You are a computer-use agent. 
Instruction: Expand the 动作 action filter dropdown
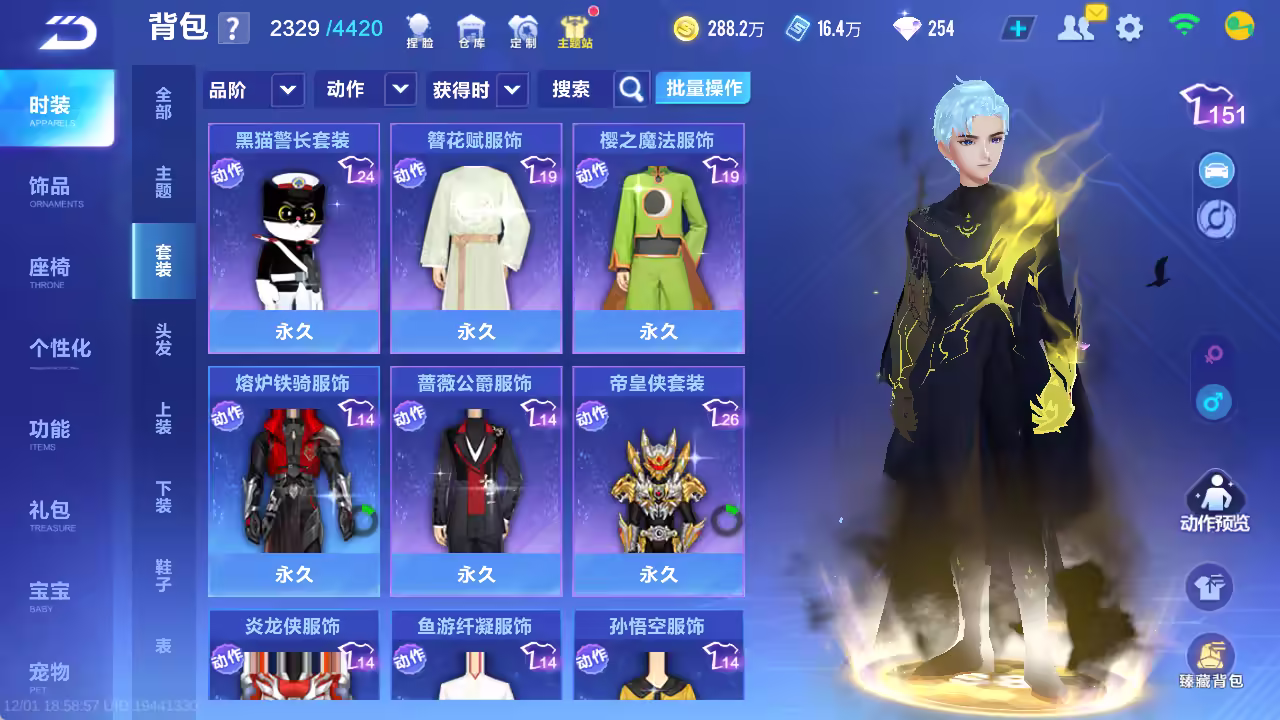(x=400, y=90)
